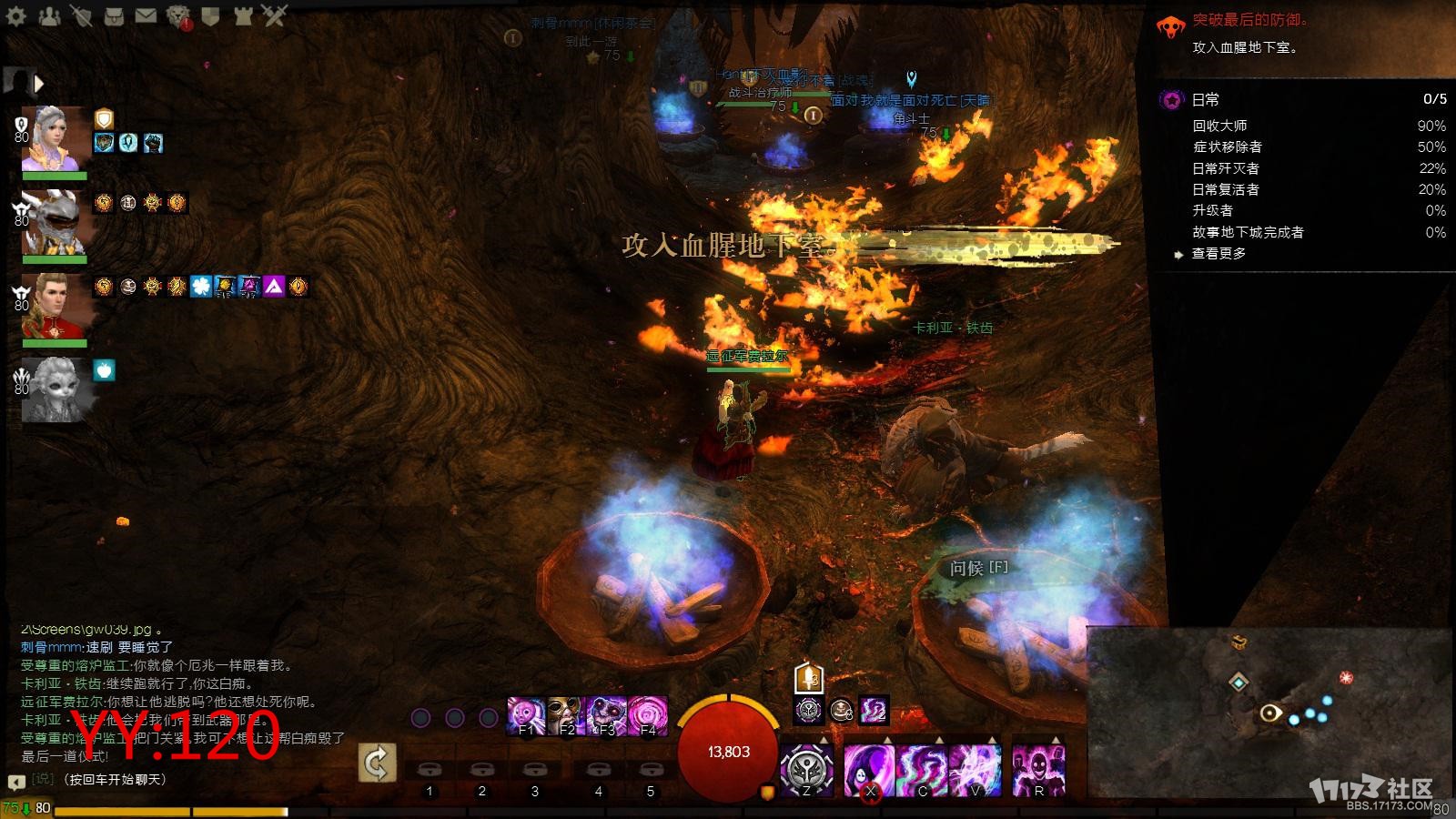Image resolution: width=1456 pixels, height=819 pixels.
Task: Open the Black Lion trading post icon
Action: pyautogui.click(x=178, y=15)
